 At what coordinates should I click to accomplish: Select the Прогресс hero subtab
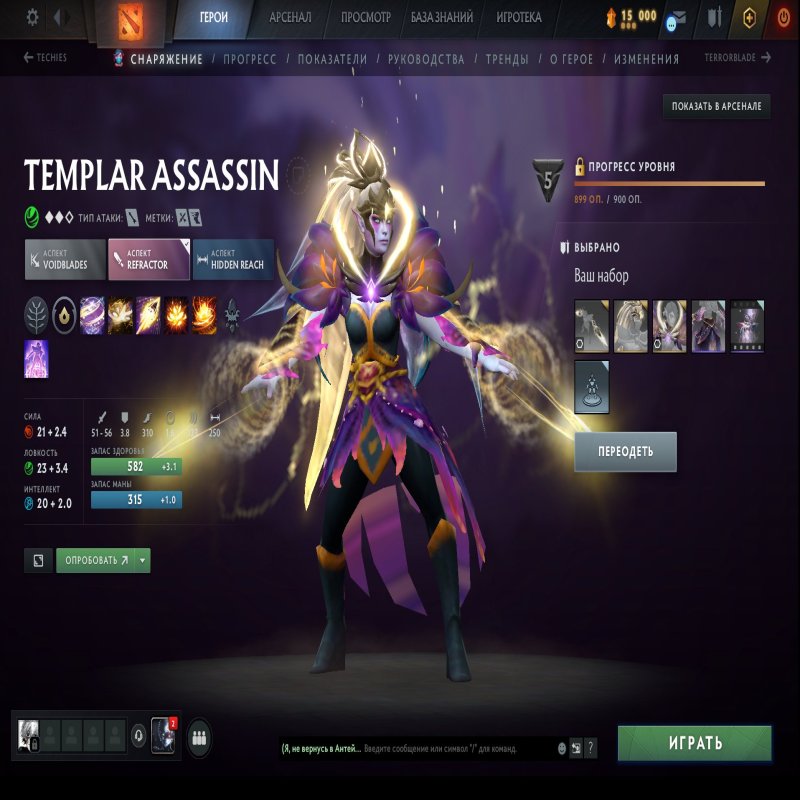pos(250,59)
